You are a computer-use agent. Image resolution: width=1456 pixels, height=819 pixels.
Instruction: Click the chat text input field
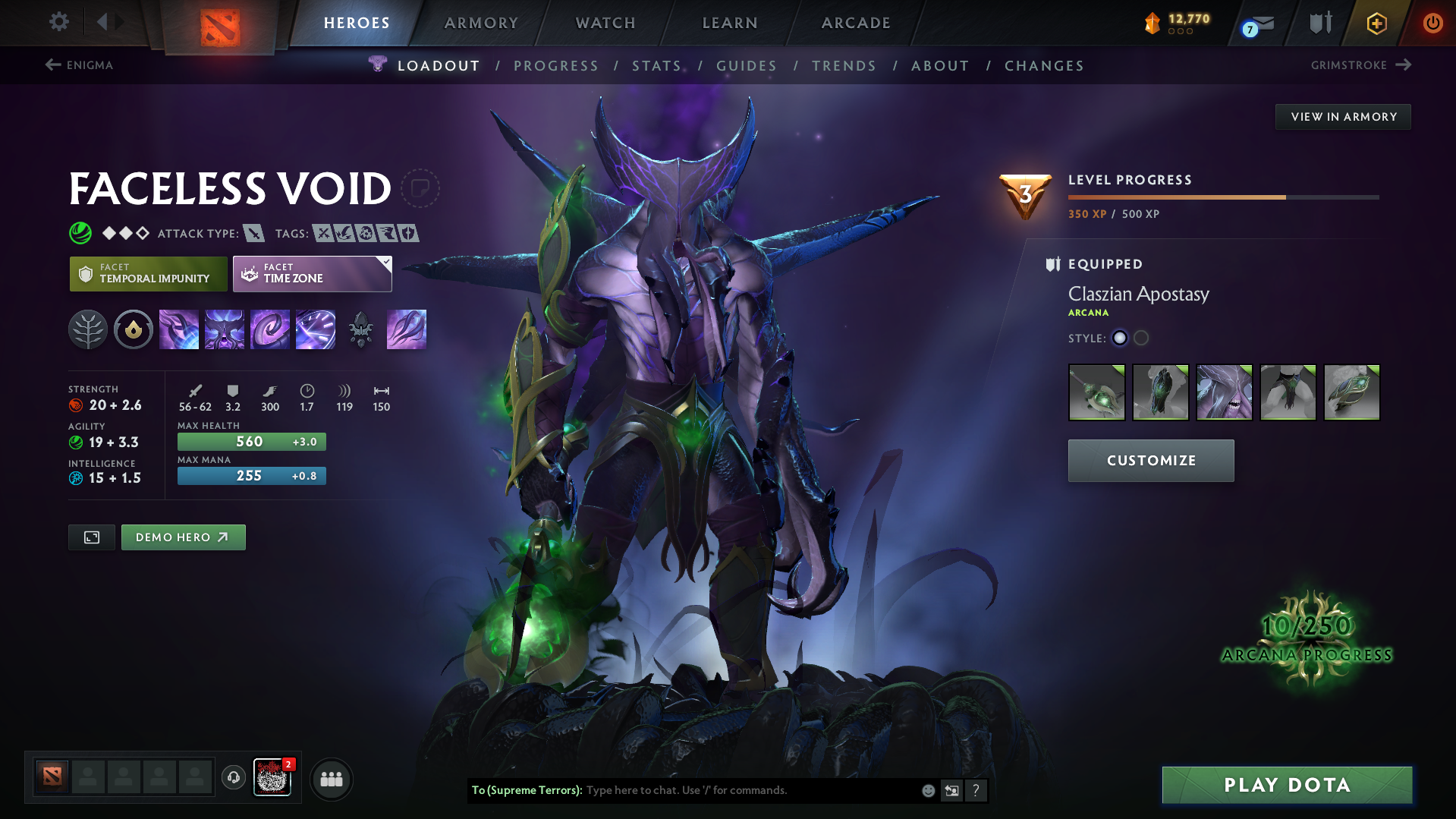751,790
